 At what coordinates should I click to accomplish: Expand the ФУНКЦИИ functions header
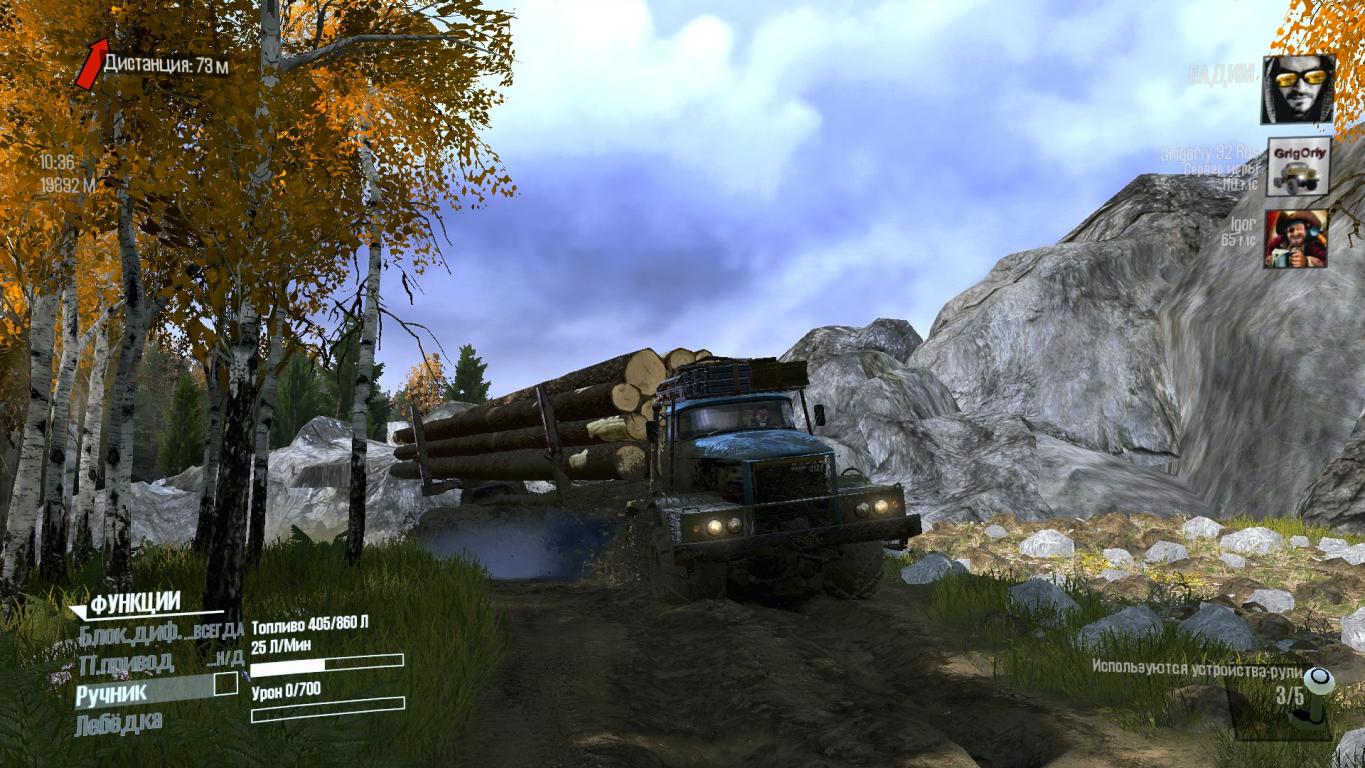(135, 603)
